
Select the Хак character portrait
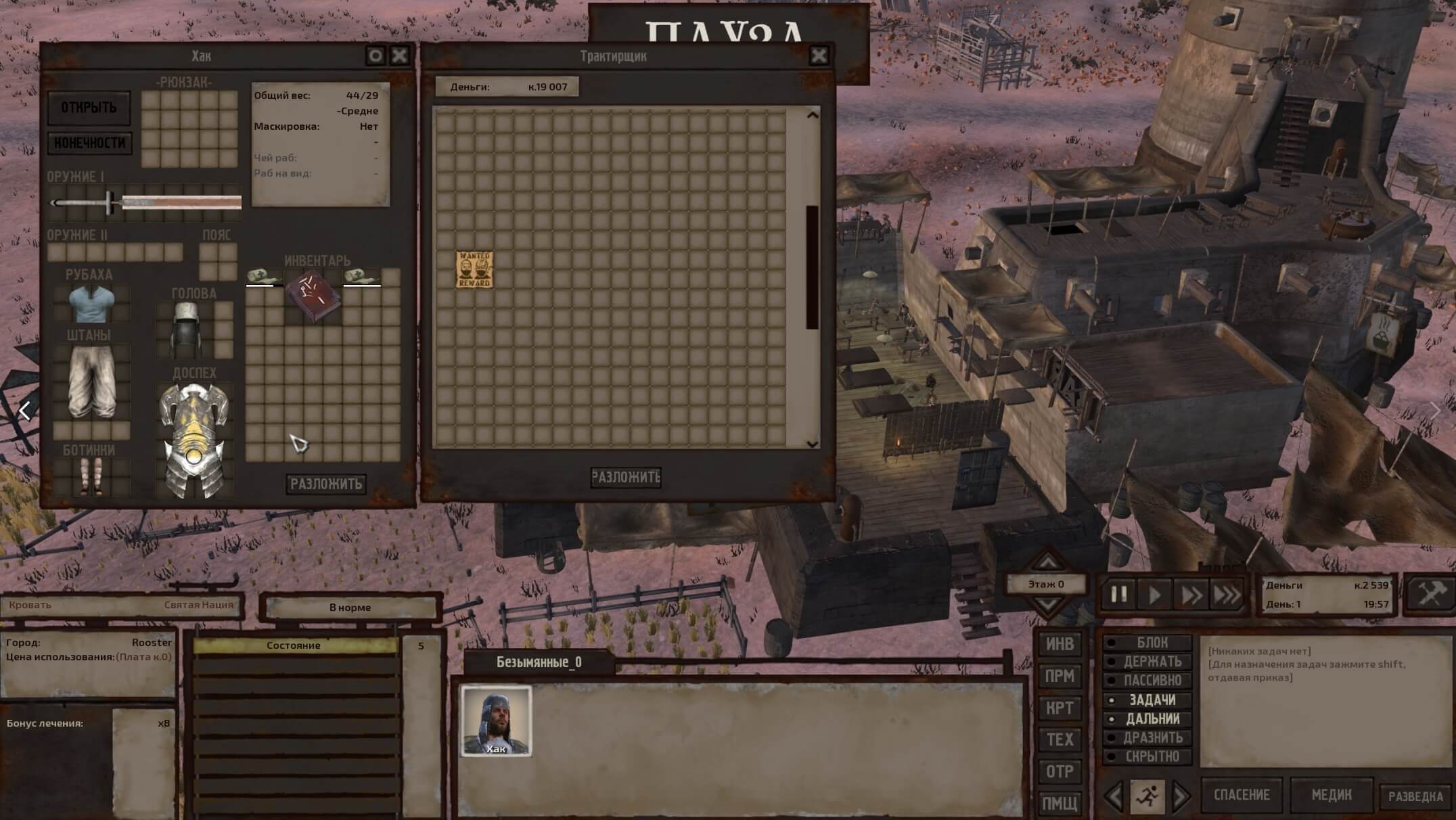[496, 721]
